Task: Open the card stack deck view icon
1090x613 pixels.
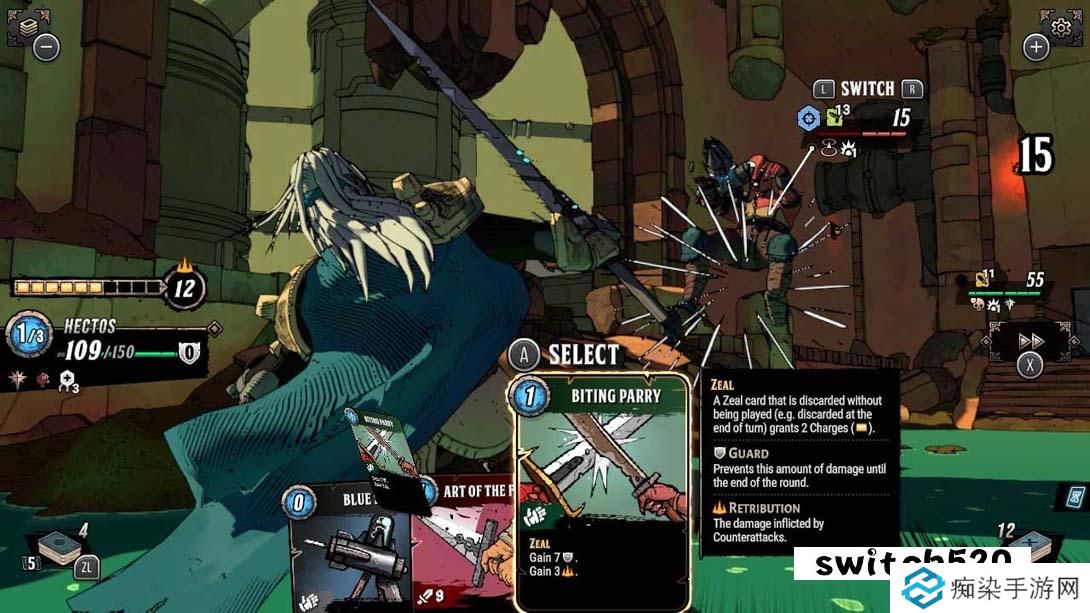Action: 22,27
